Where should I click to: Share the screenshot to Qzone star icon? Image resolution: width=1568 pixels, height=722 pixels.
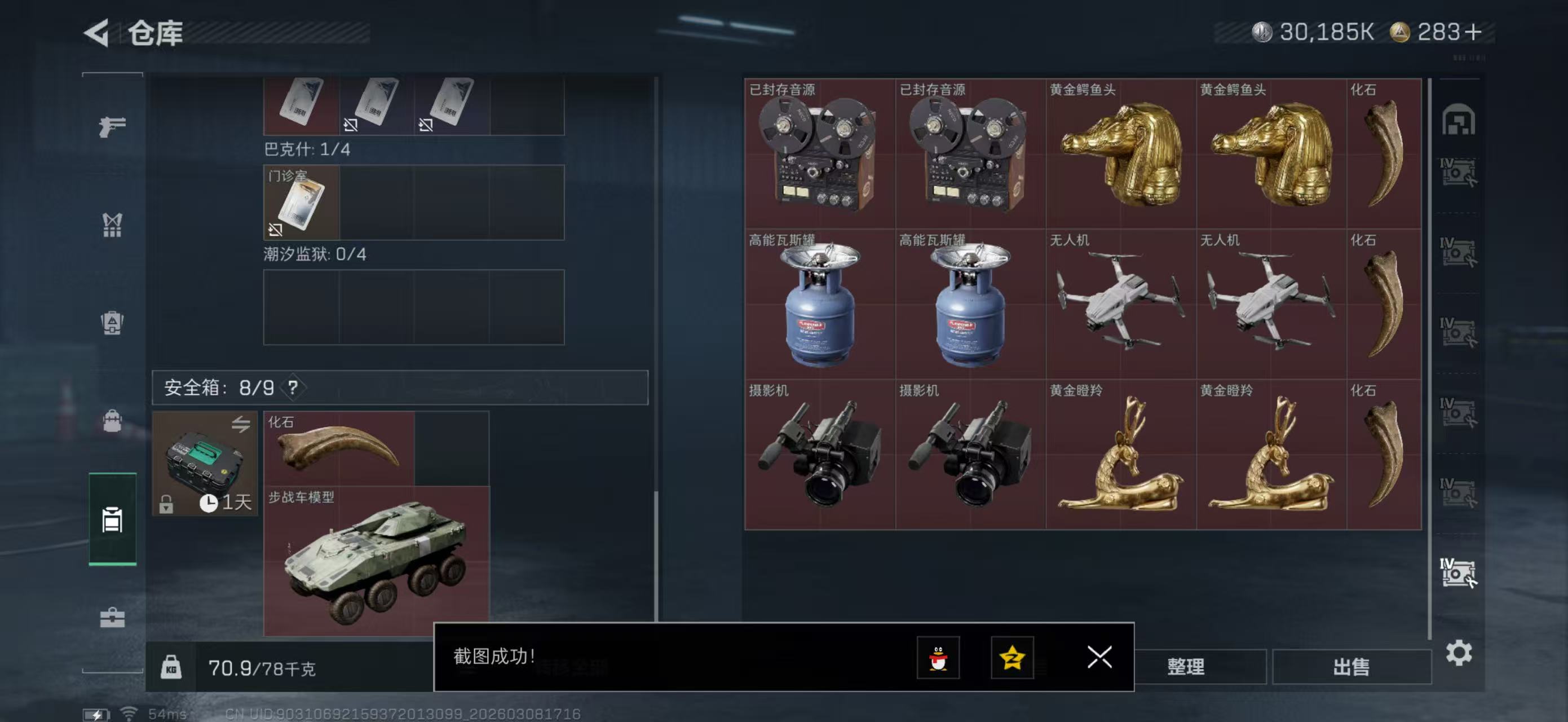coord(1012,658)
